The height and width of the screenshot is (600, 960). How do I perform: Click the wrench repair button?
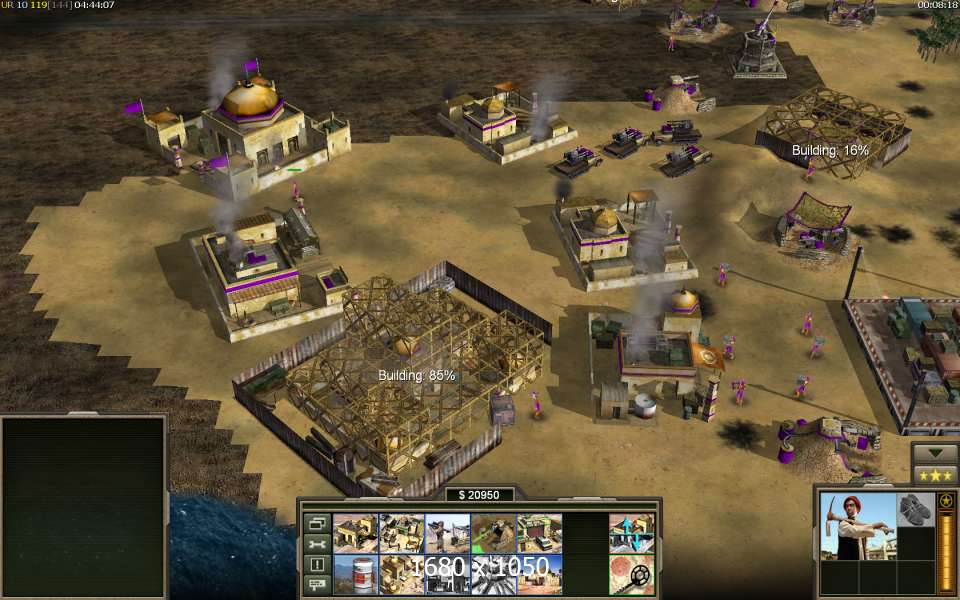pos(317,544)
